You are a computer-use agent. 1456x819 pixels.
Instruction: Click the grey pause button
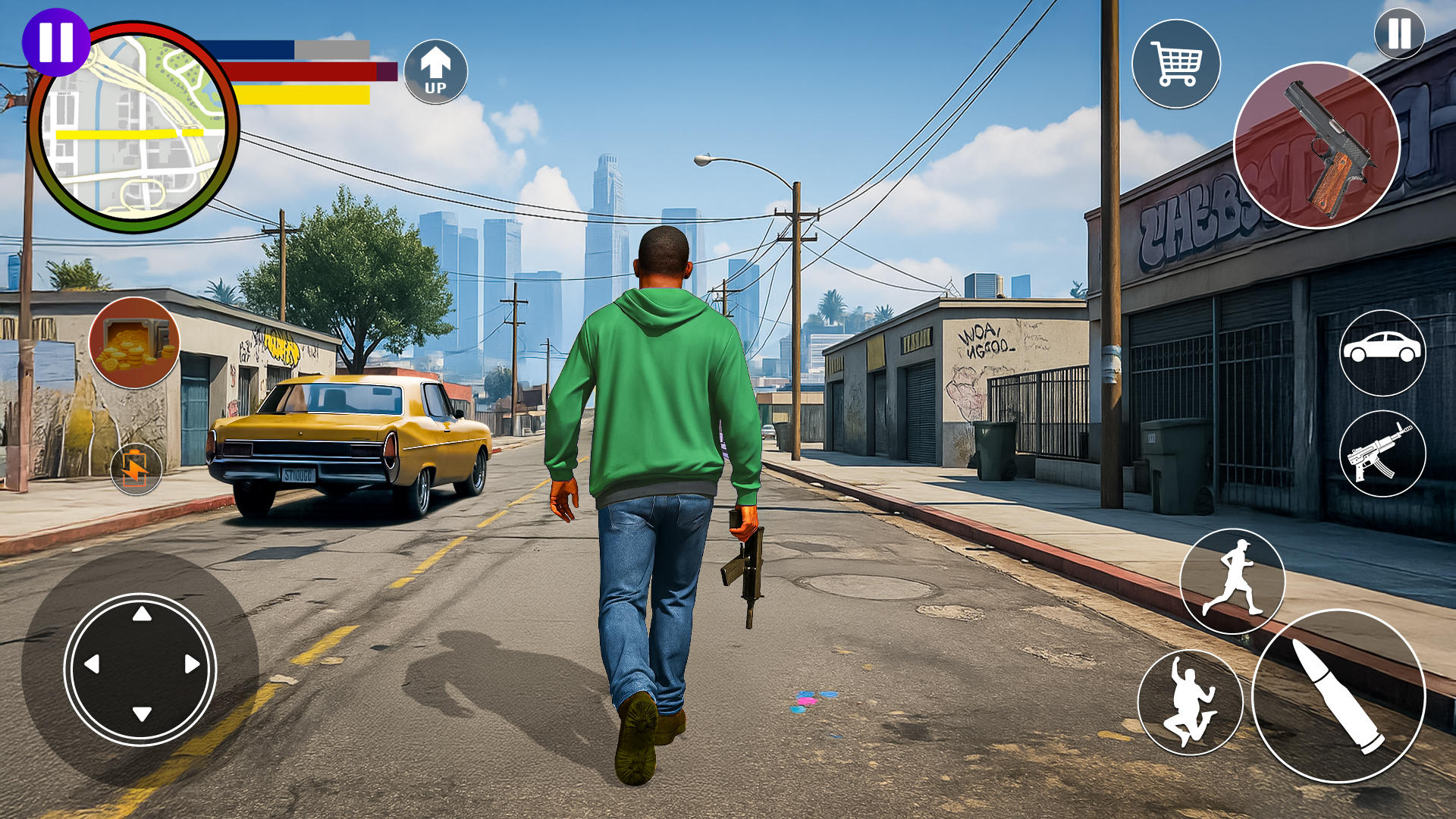click(x=1398, y=33)
